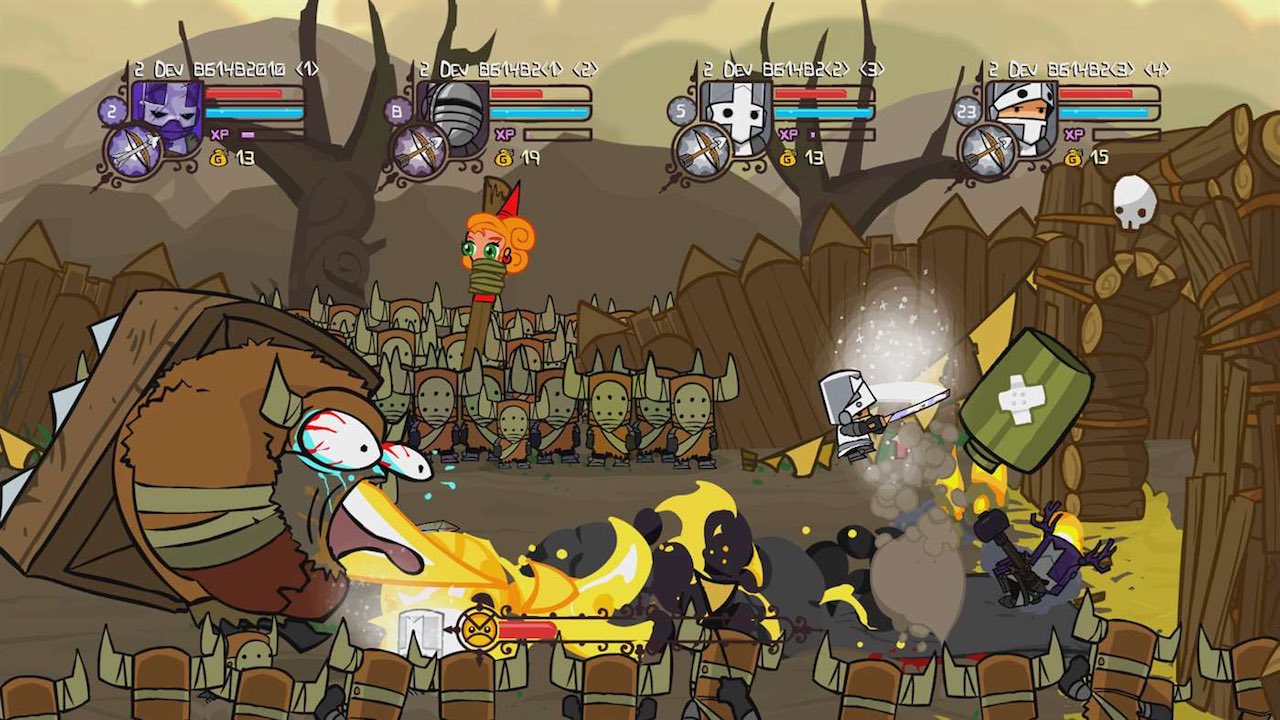This screenshot has width=1280, height=720.
Task: Click player one's gold pouch icon
Action: (217, 157)
